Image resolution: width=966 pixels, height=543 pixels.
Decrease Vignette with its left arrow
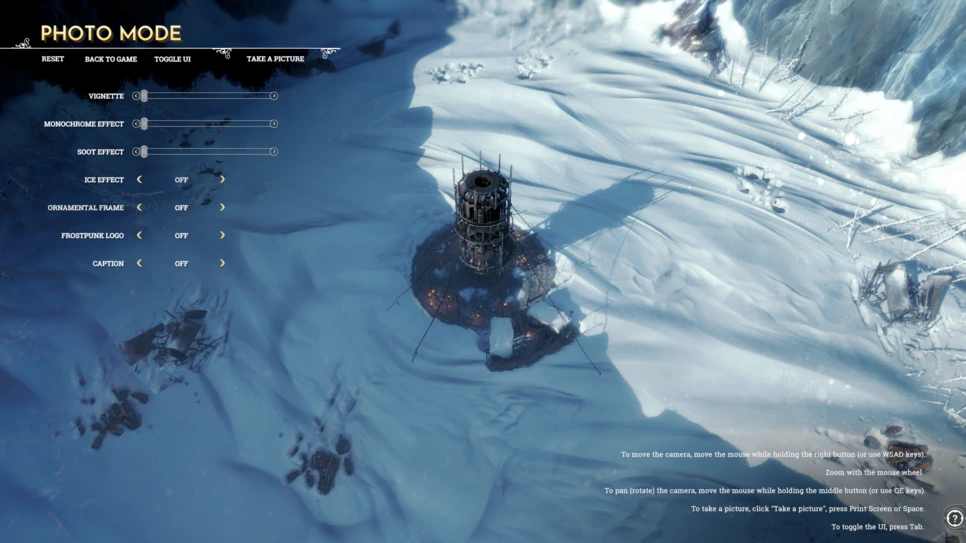(x=136, y=96)
